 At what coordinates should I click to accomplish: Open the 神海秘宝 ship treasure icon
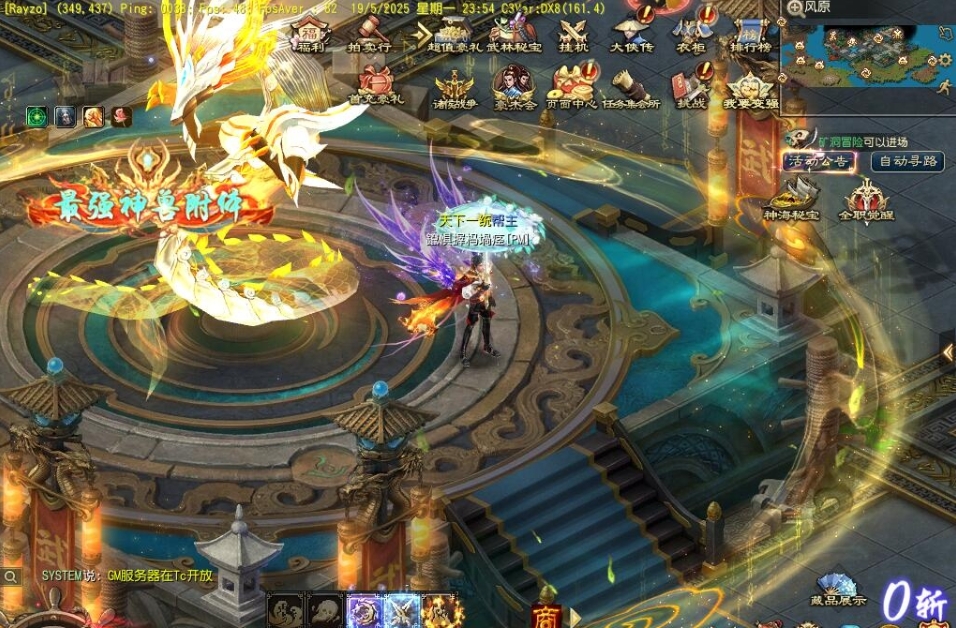point(791,198)
